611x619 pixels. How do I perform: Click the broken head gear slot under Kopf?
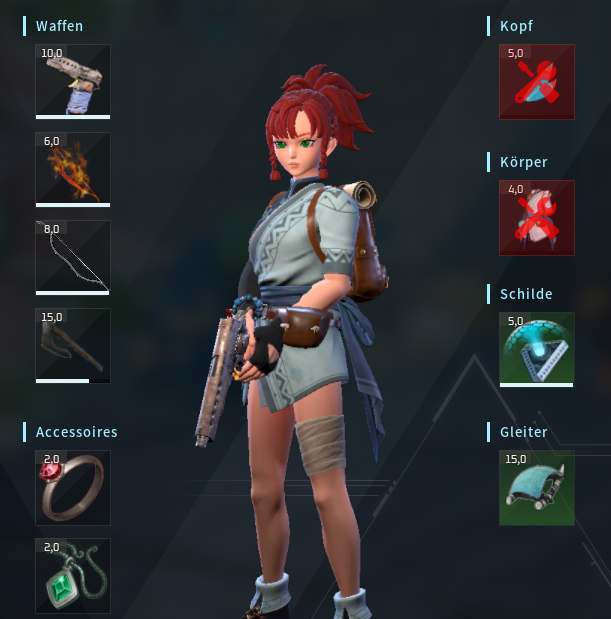click(x=537, y=82)
